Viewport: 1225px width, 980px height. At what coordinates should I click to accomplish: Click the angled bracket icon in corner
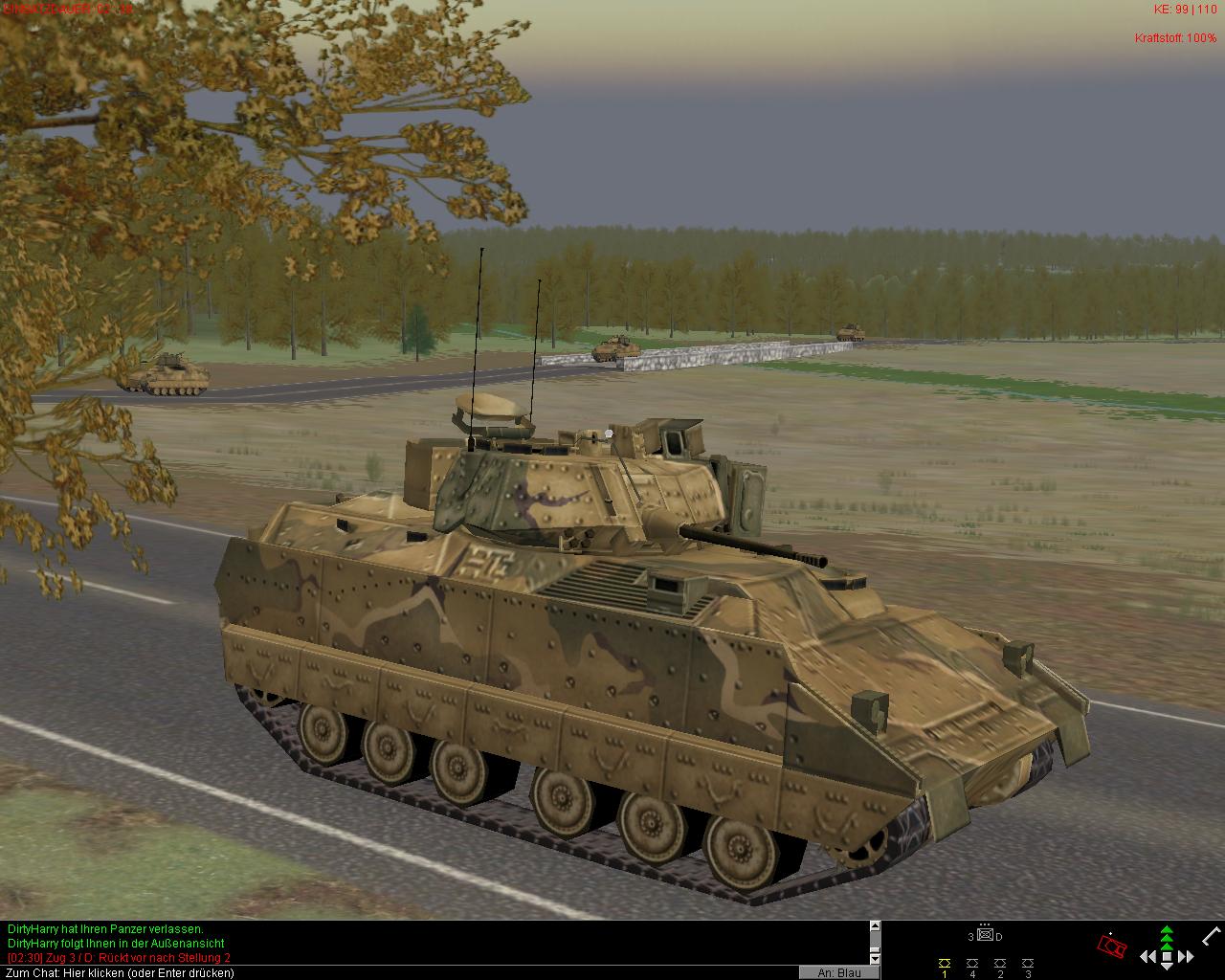point(1212,936)
